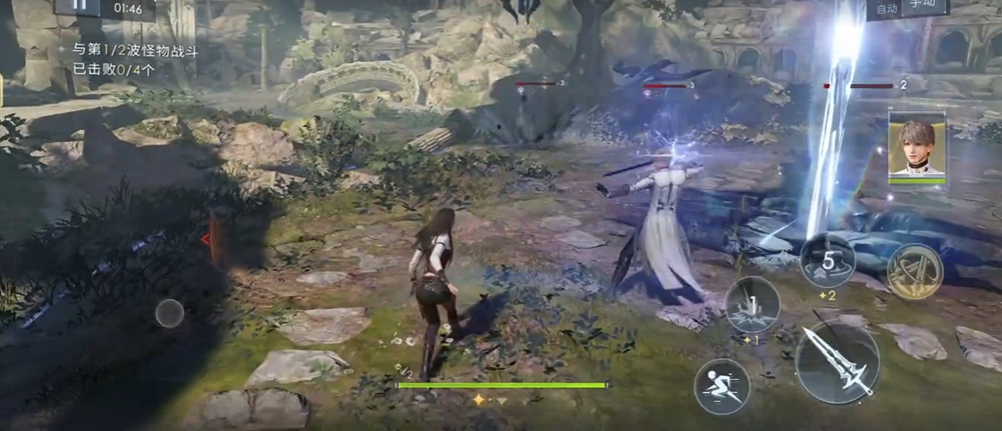Pause the battle with the pause button
1002x431 pixels.
[x=79, y=6]
